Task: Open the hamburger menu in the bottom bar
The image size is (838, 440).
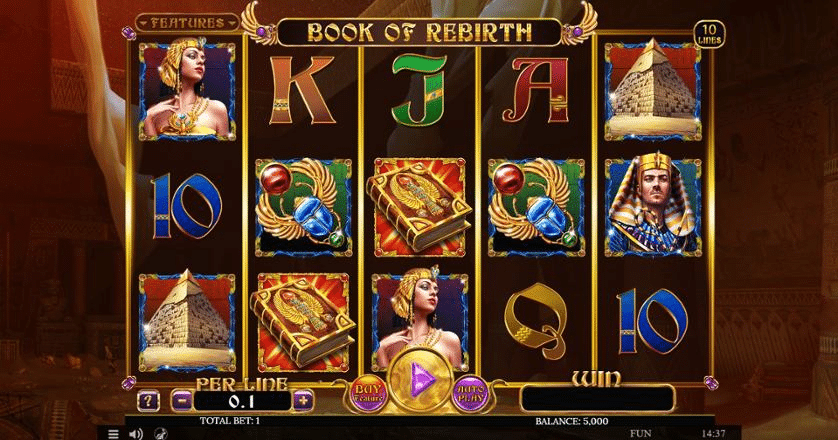Action: pyautogui.click(x=113, y=434)
